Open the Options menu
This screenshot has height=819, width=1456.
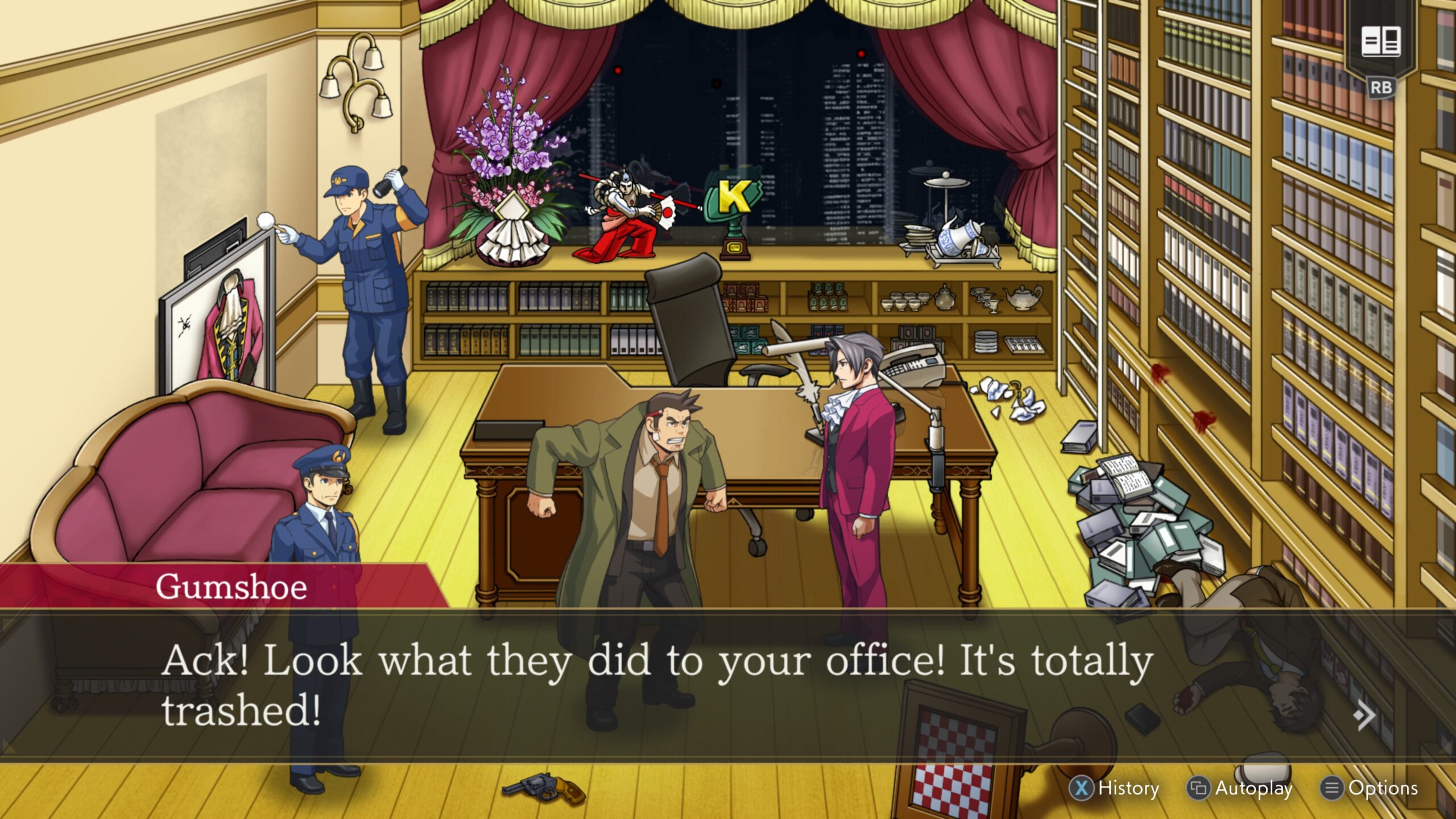(x=1383, y=788)
